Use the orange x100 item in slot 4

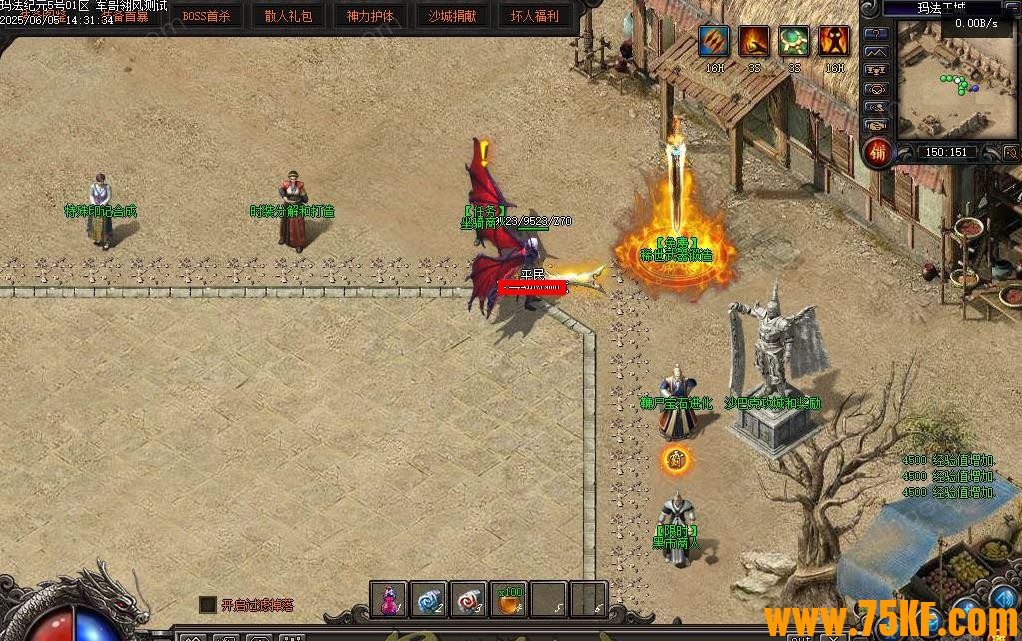509,599
